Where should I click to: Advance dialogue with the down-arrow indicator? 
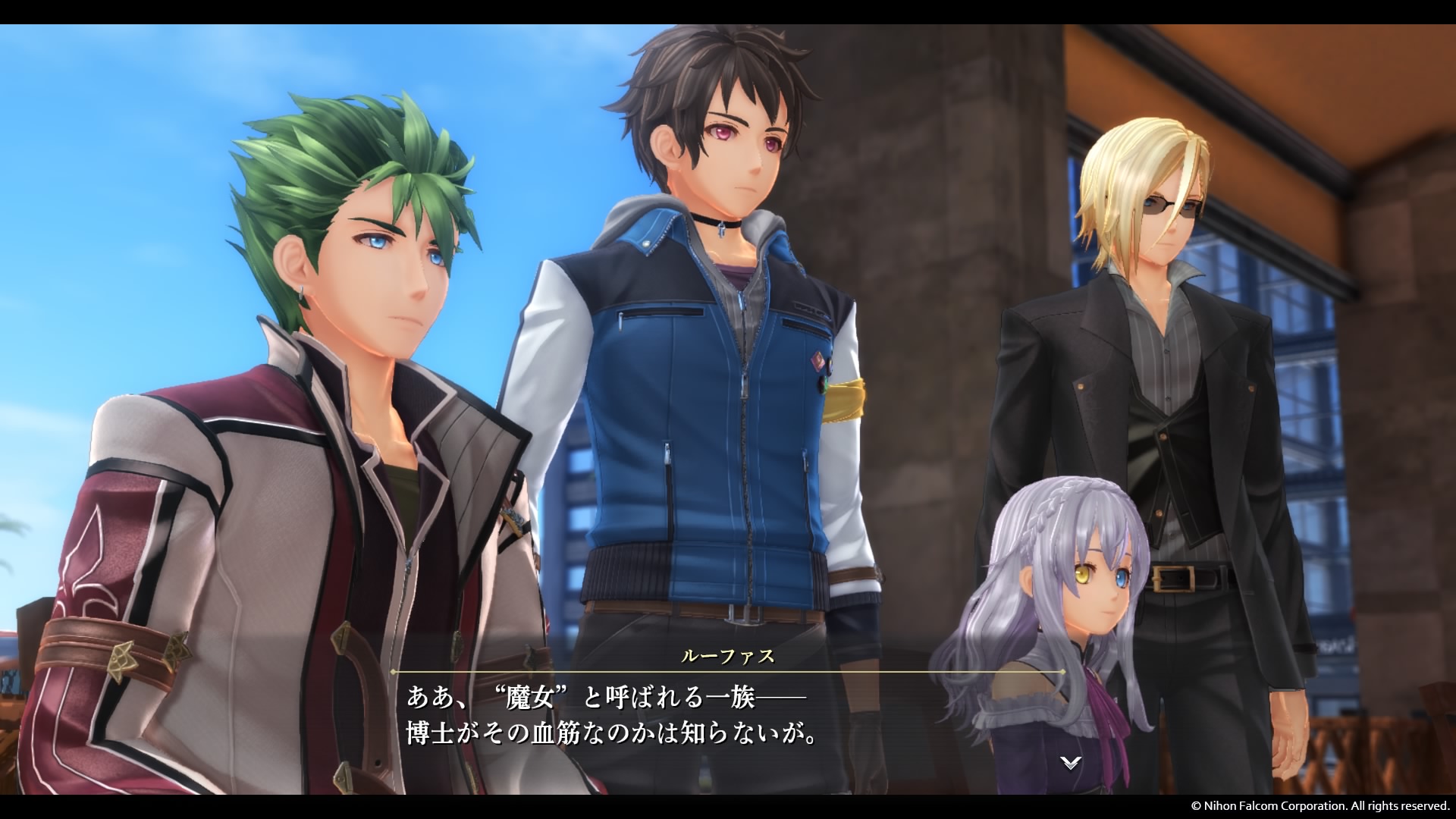click(x=1070, y=764)
